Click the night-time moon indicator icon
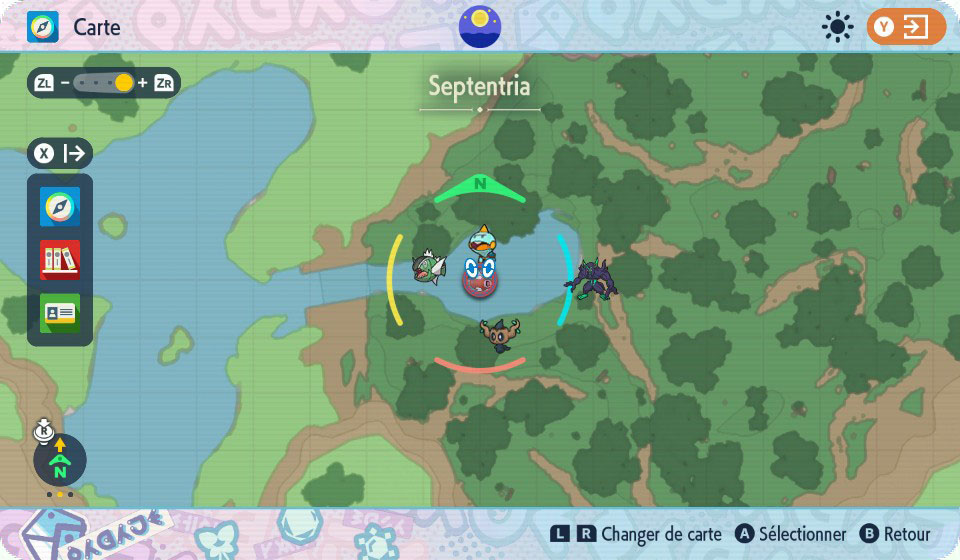 coord(480,26)
